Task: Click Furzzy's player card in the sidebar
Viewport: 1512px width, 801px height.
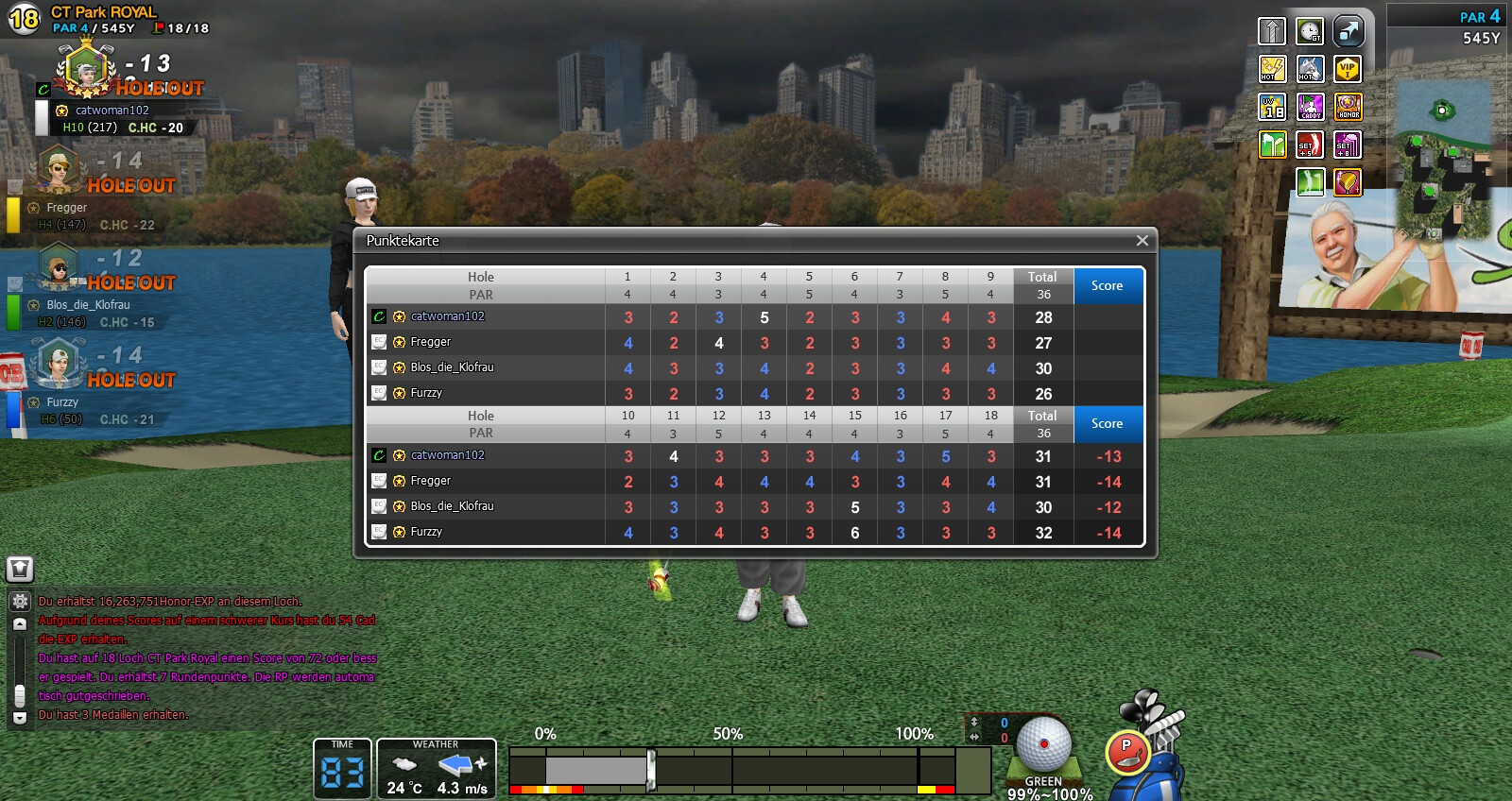Action: [x=85, y=387]
